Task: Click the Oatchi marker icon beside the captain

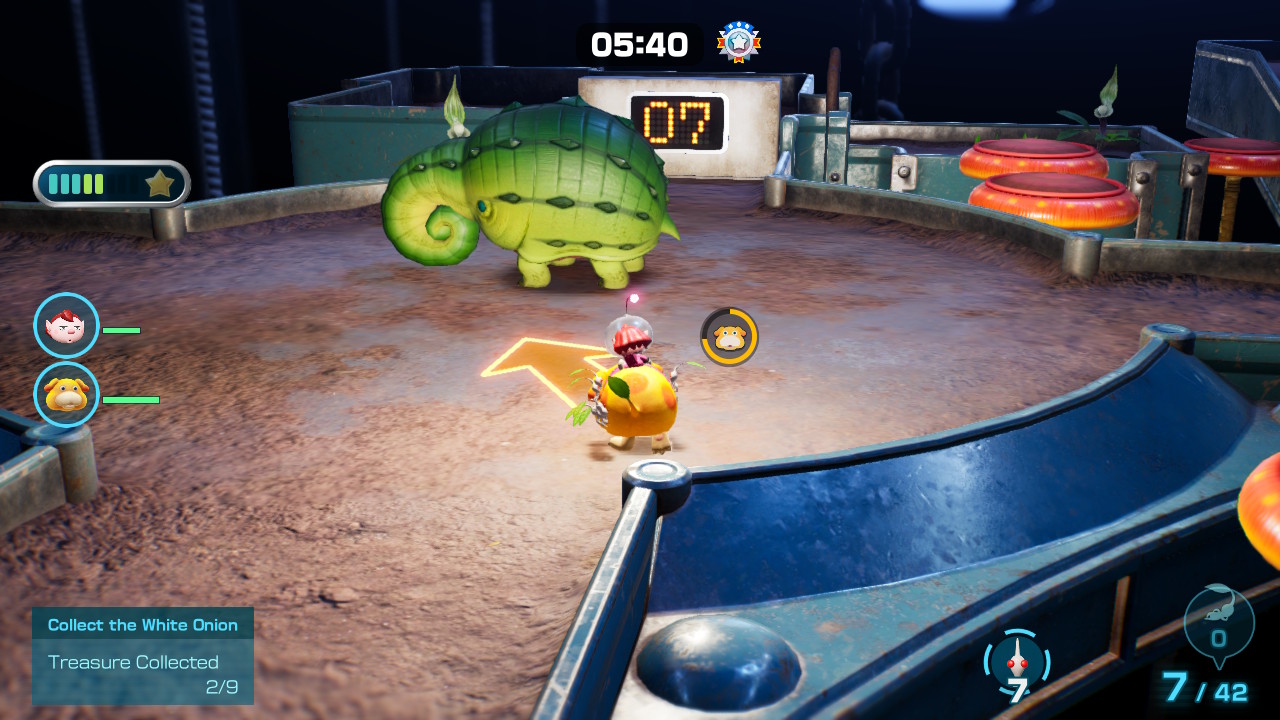Action: click(x=729, y=337)
